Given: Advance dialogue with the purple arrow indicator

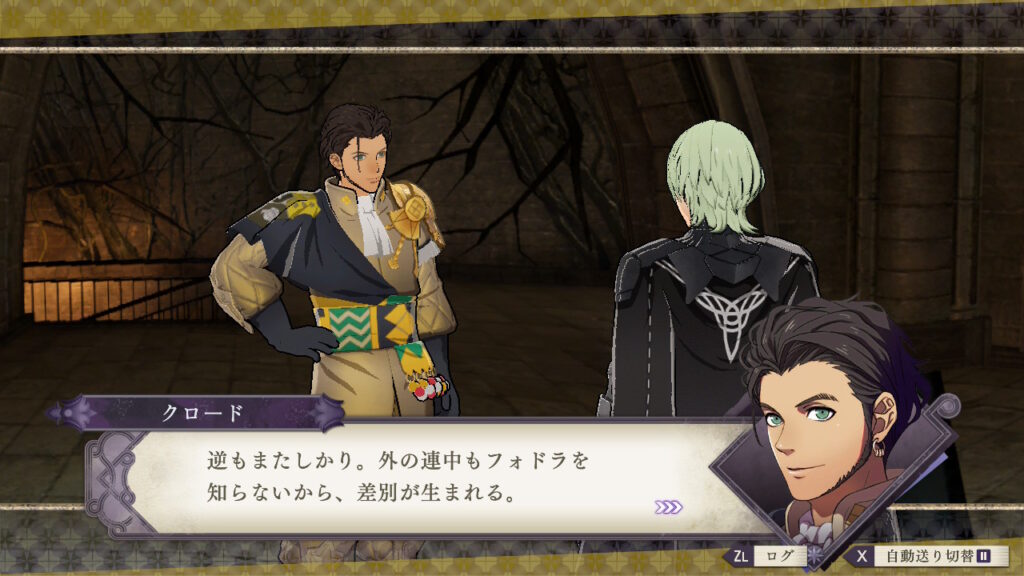Looking at the screenshot, I should click(669, 507).
